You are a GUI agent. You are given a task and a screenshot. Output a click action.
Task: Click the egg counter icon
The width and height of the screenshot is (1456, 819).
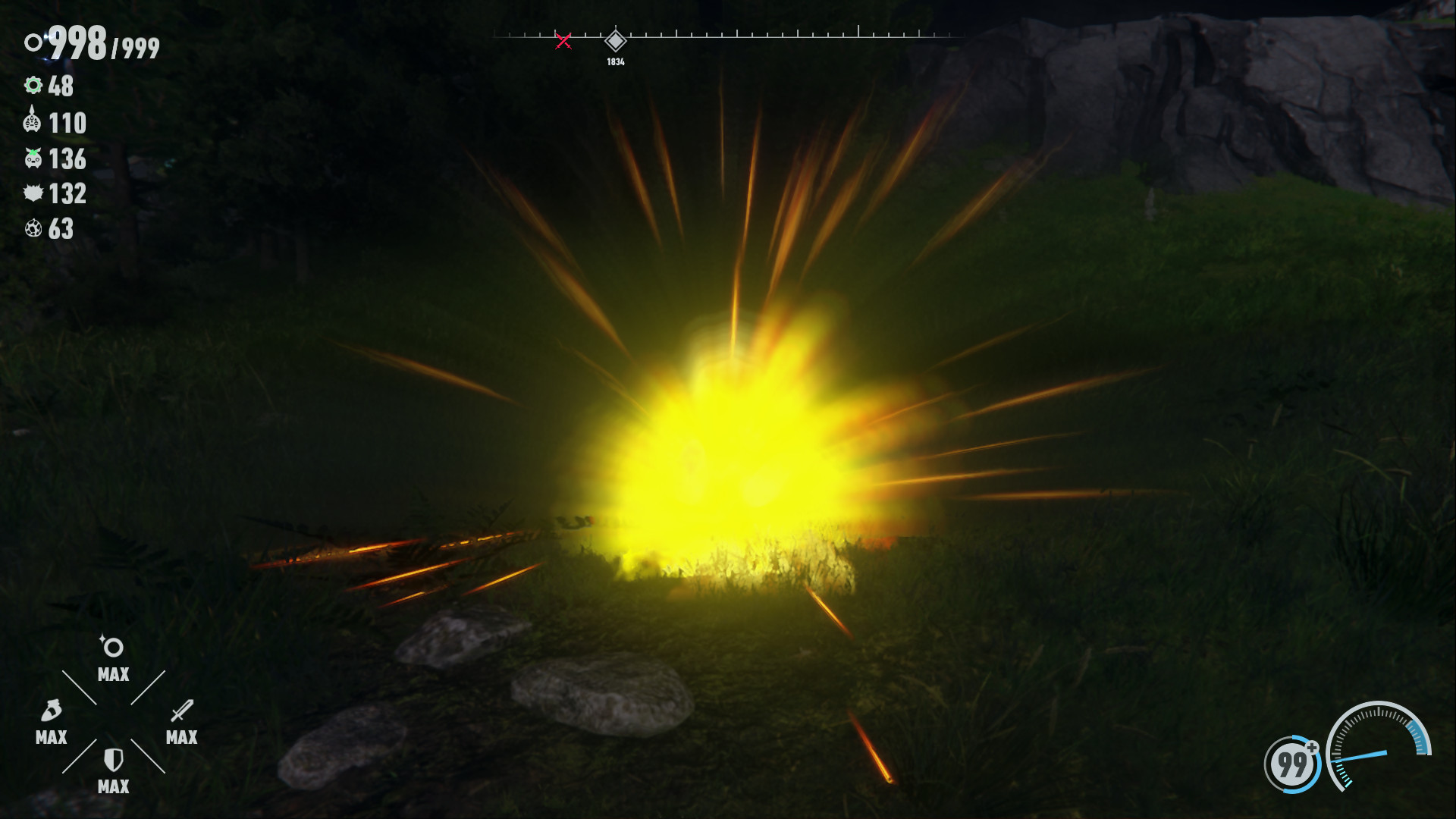coord(33,228)
